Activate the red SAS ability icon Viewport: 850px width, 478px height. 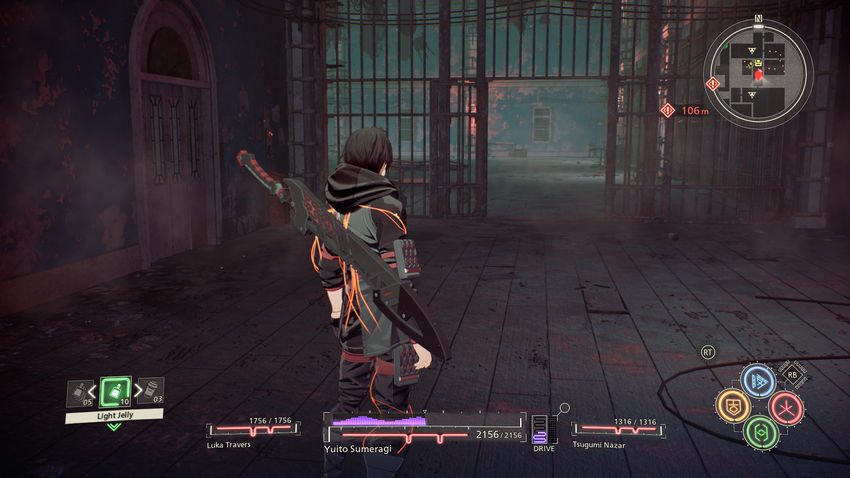(786, 407)
